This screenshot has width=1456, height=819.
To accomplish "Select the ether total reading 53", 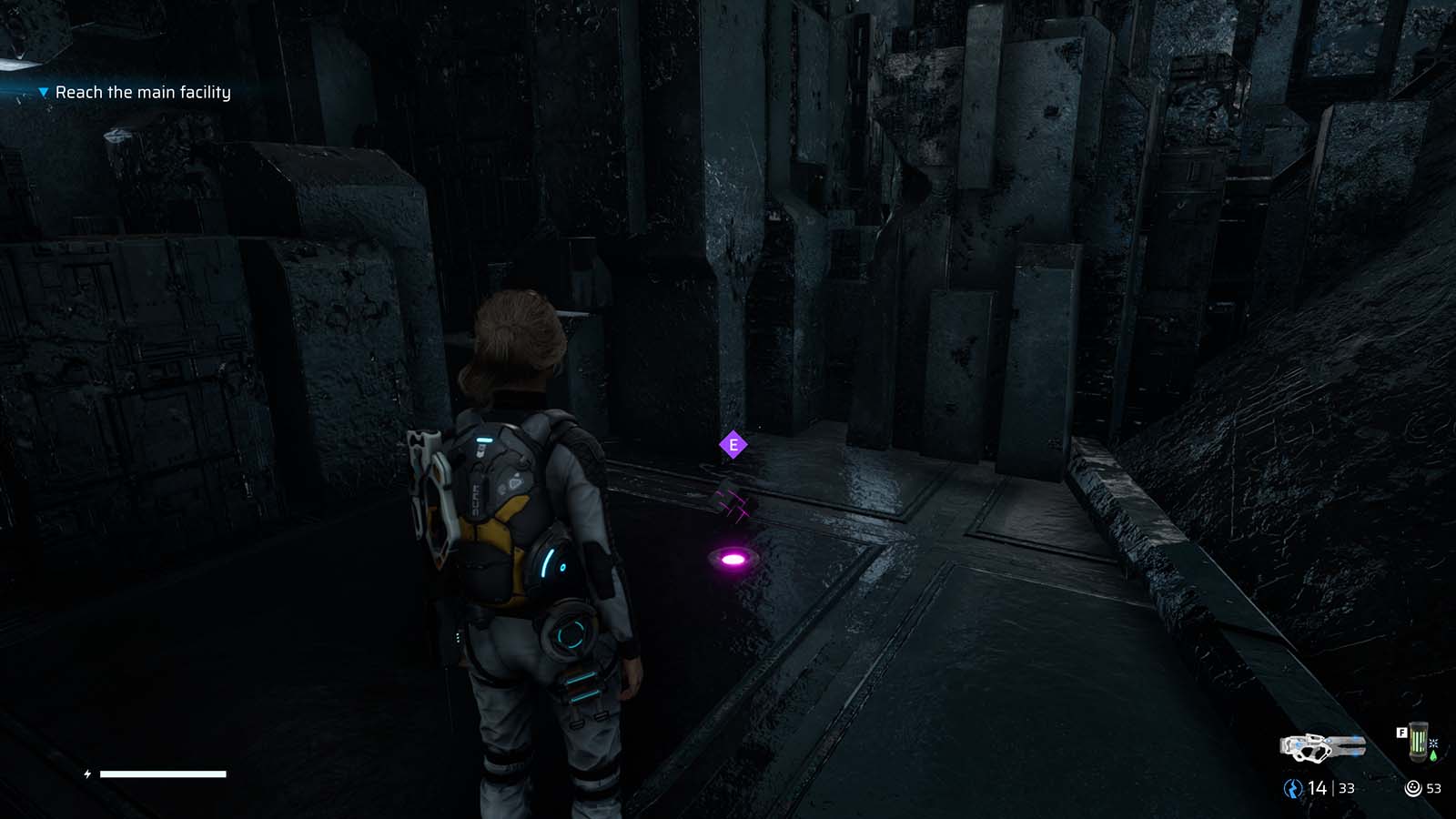I will 1433,787.
